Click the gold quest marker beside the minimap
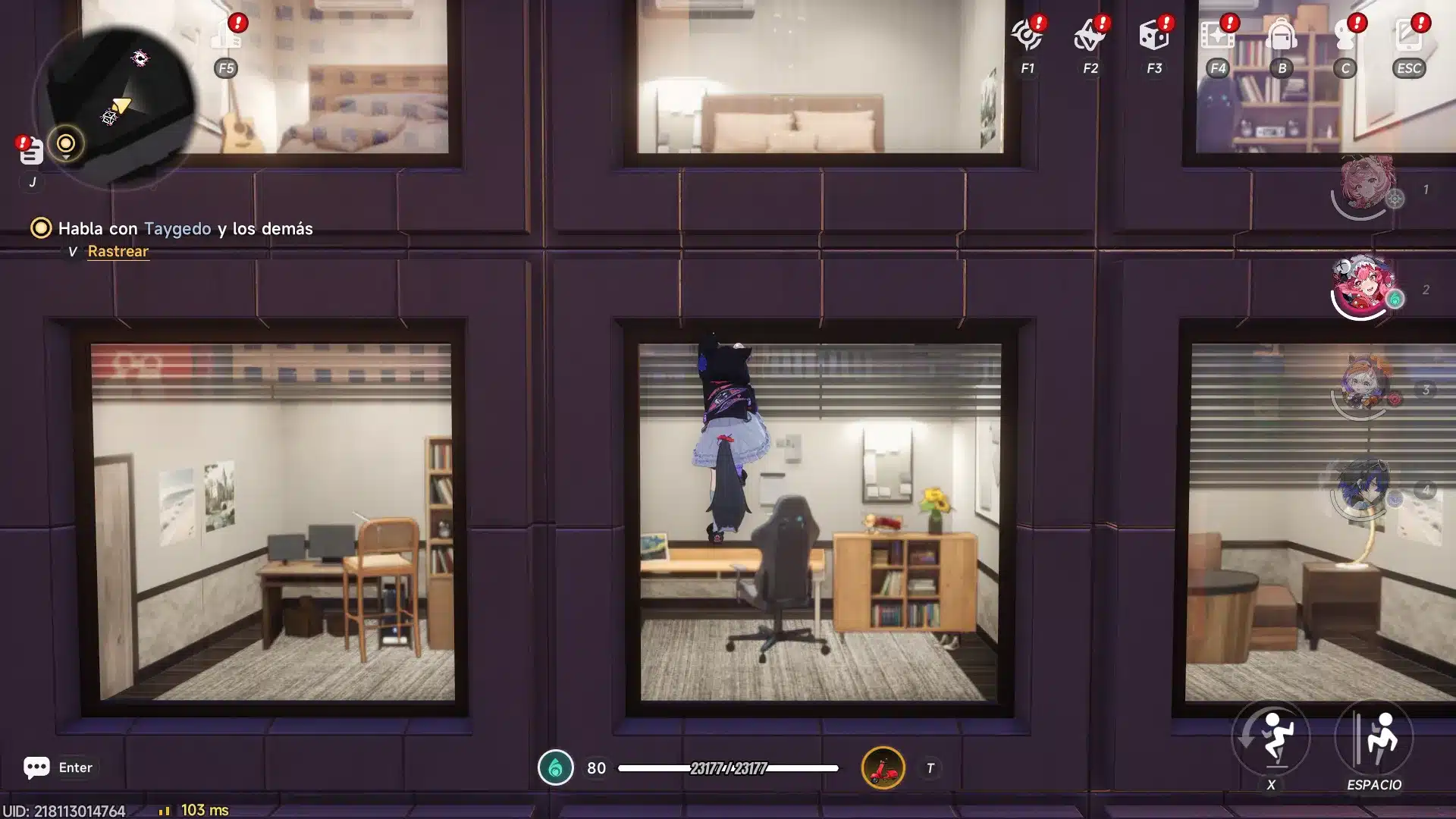The height and width of the screenshot is (819, 1456). click(x=66, y=144)
